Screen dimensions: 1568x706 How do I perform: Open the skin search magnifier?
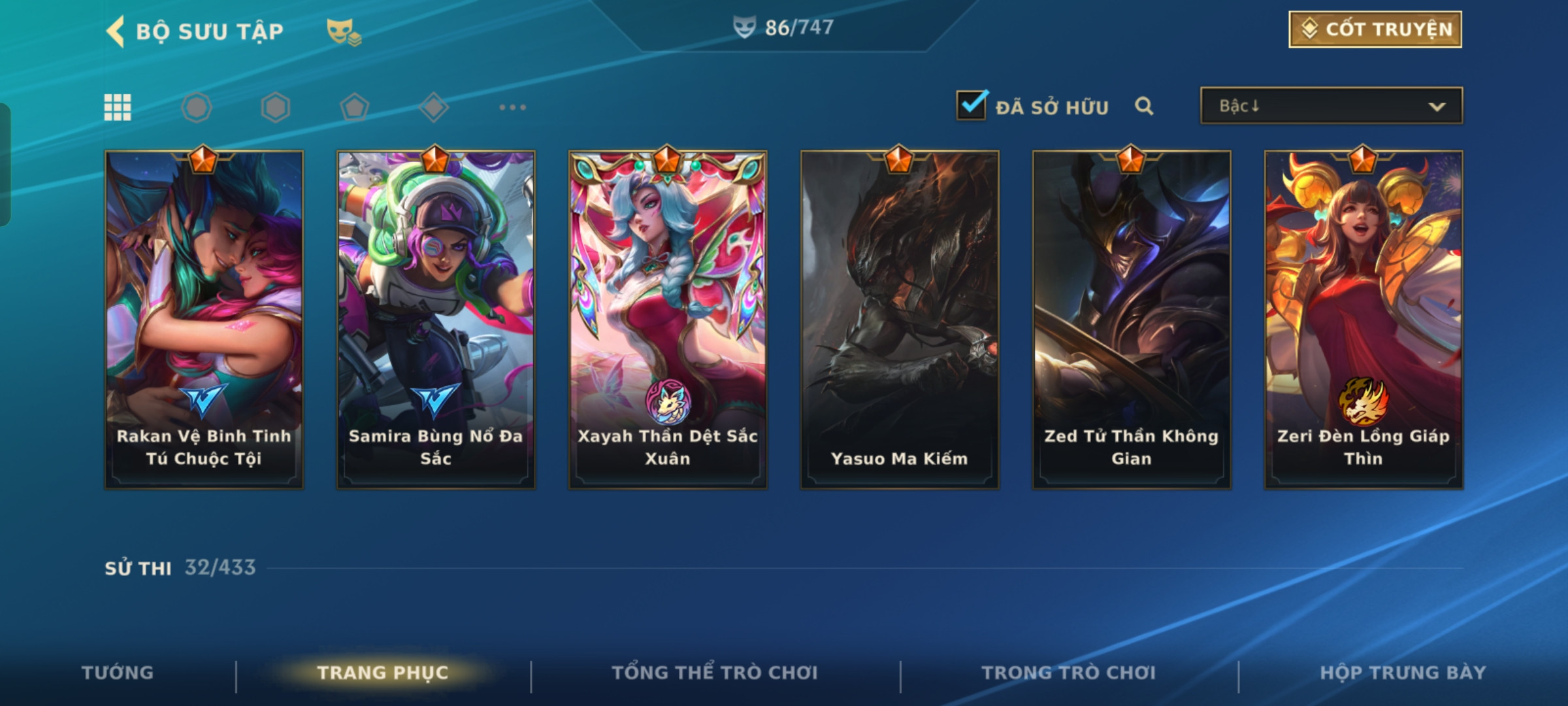1143,106
